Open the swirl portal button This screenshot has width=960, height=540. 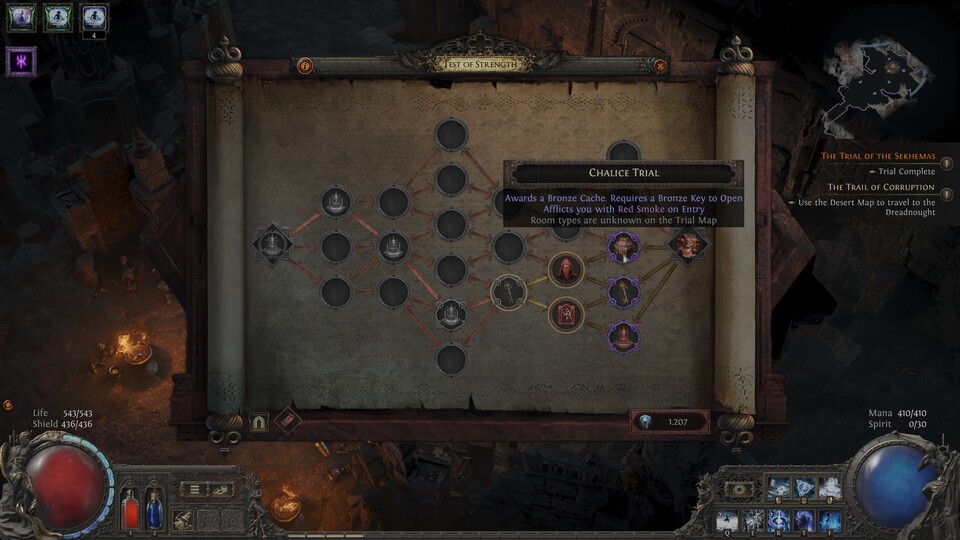(x=738, y=489)
